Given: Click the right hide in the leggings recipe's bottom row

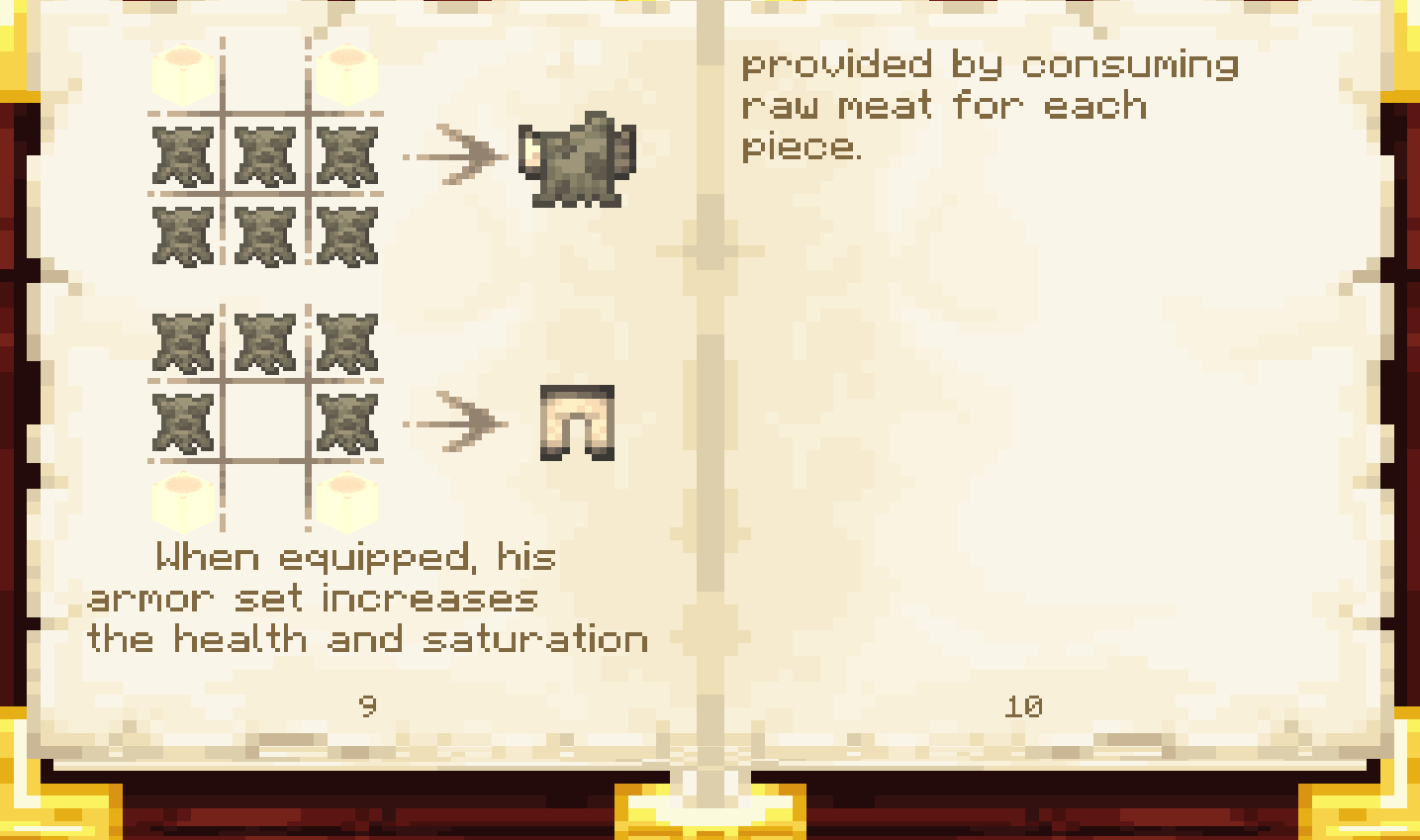Looking at the screenshot, I should (x=345, y=420).
